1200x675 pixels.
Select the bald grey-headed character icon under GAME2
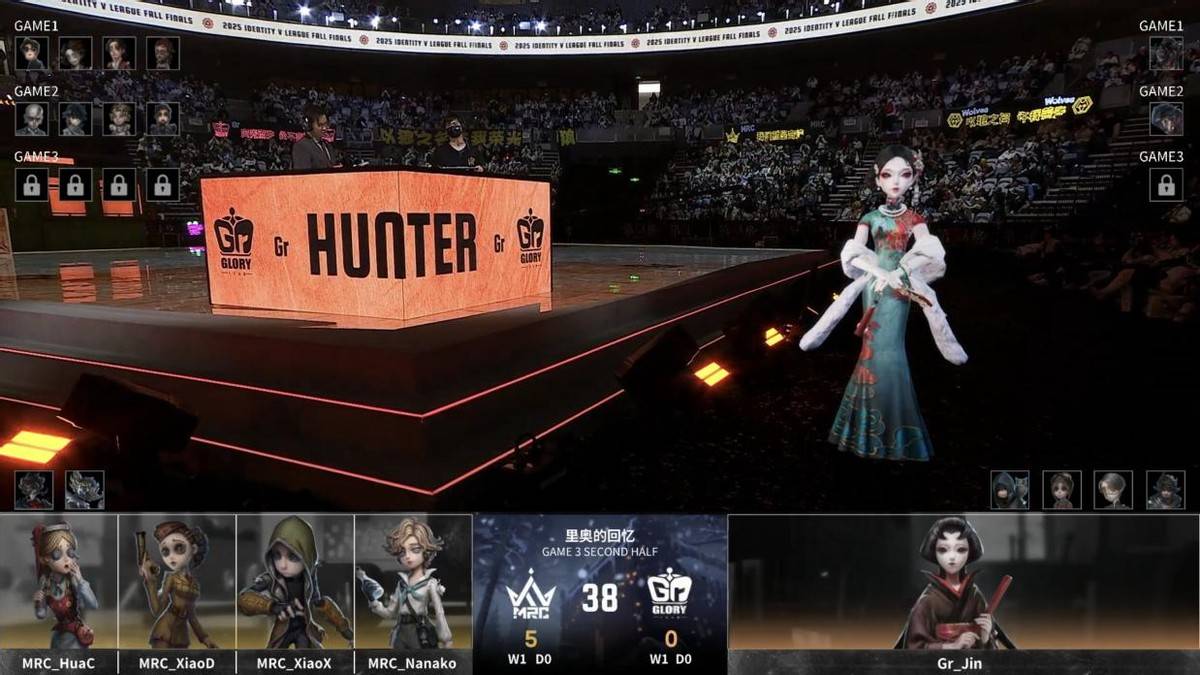pyautogui.click(x=31, y=119)
